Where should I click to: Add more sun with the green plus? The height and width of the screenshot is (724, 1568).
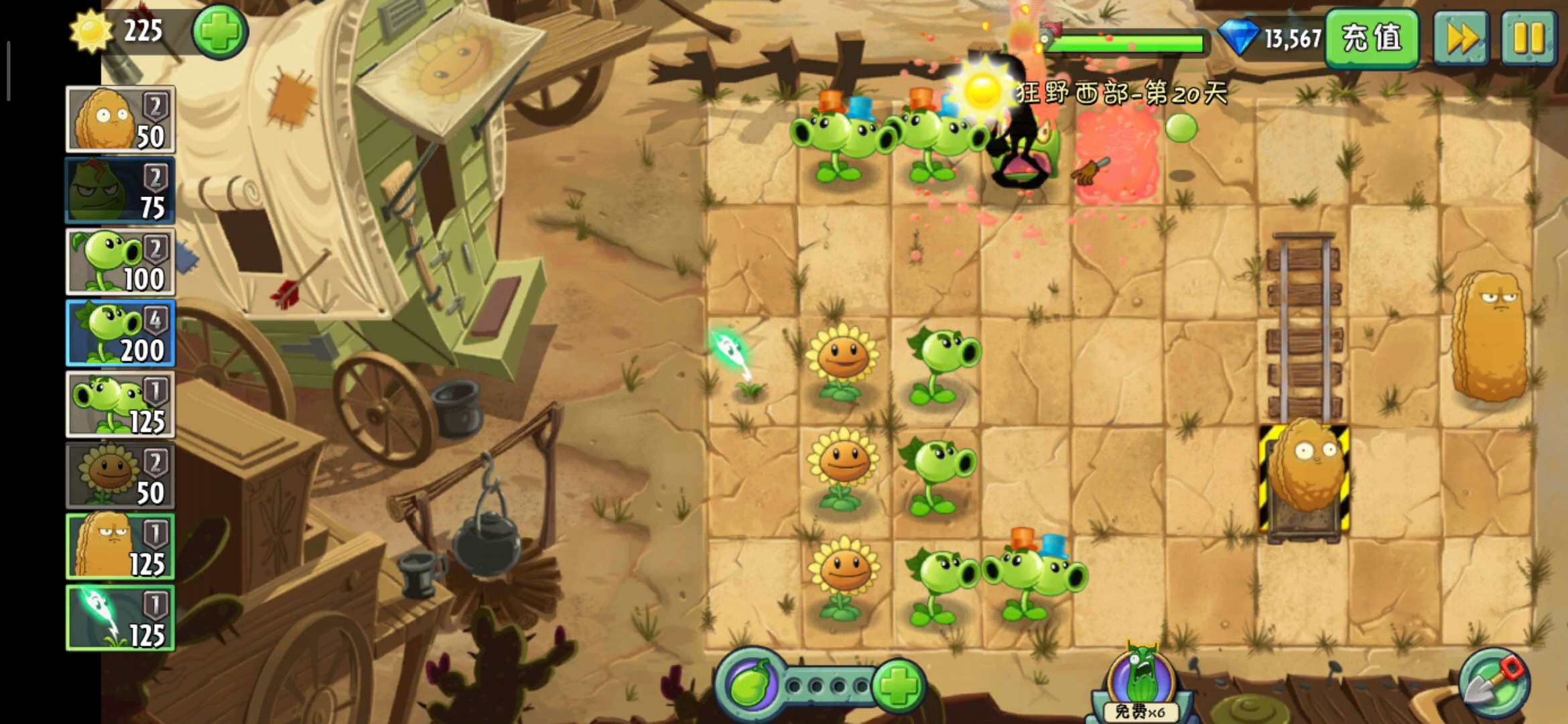point(220,32)
